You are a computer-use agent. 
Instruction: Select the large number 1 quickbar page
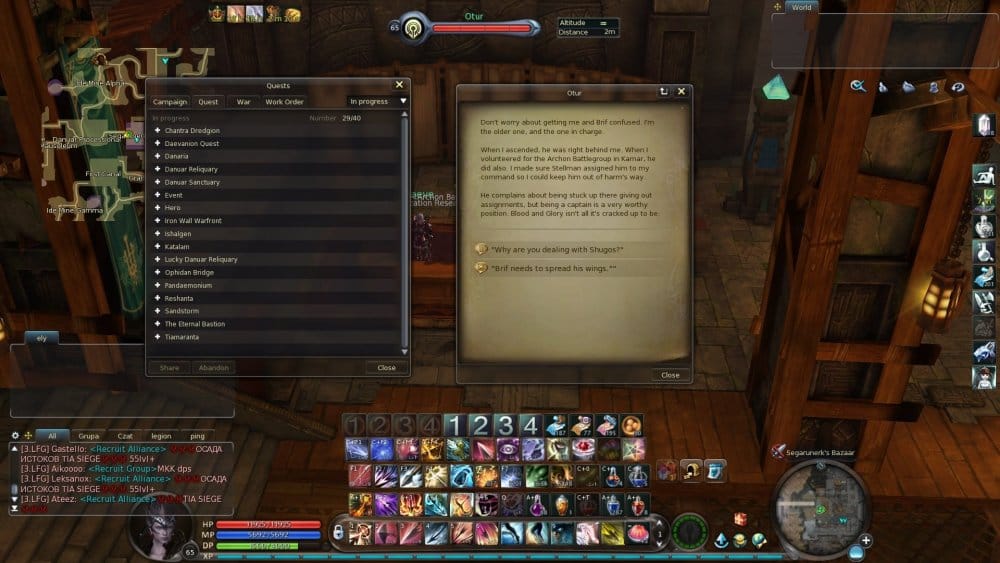point(455,424)
